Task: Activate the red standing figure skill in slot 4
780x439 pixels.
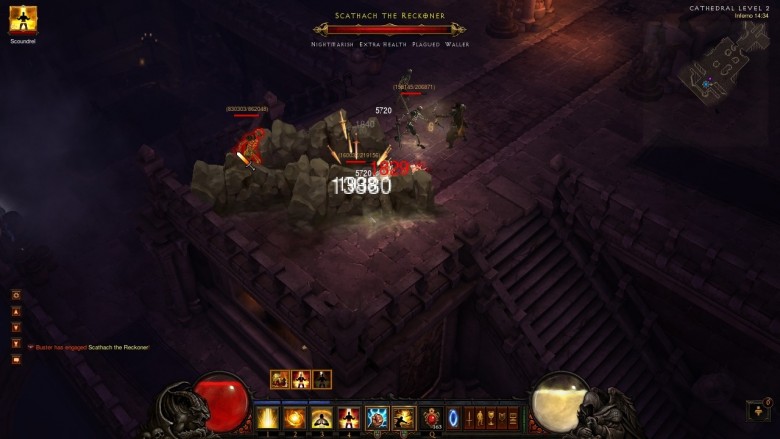Action: click(349, 417)
